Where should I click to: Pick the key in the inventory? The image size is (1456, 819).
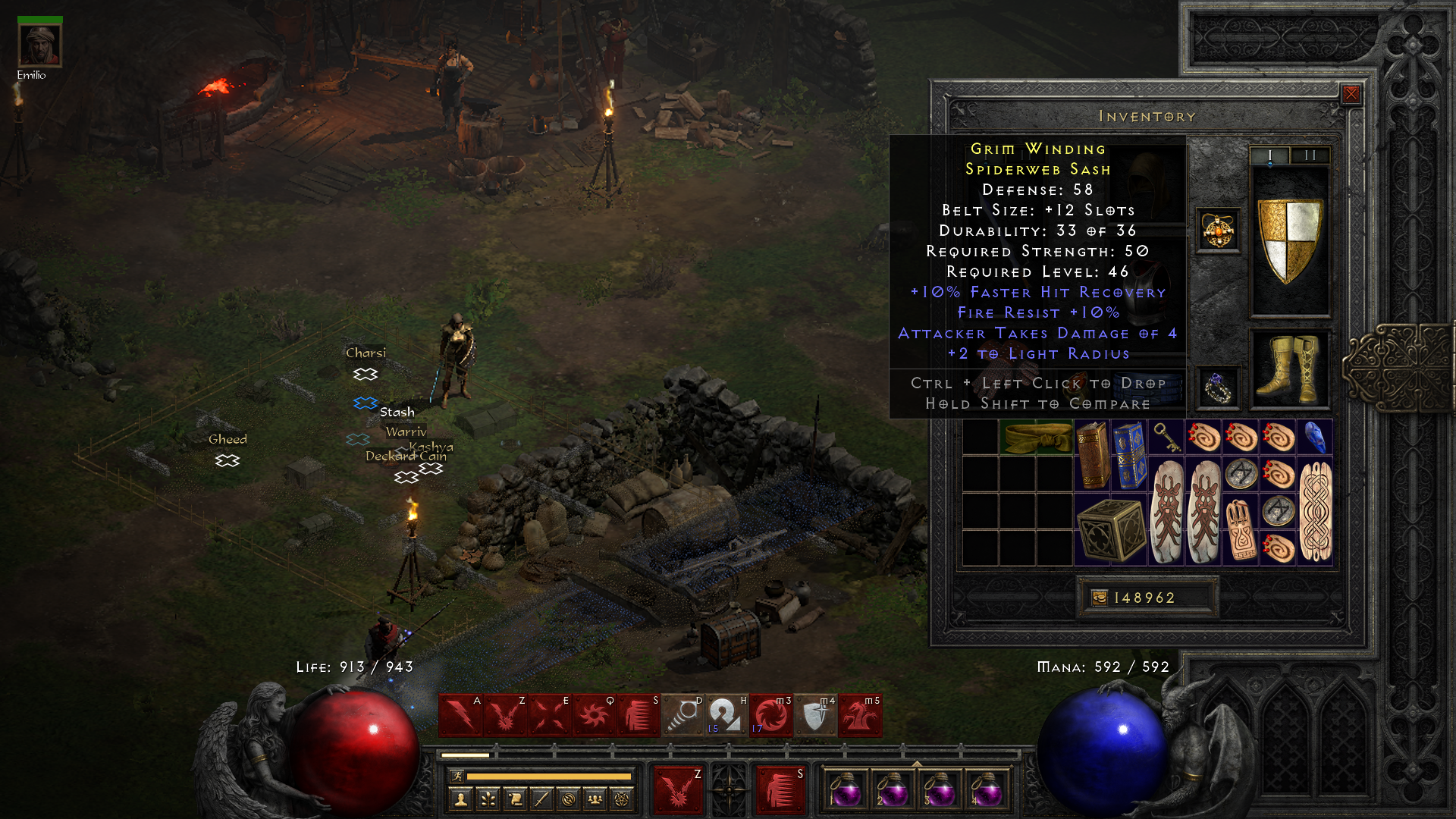pyautogui.click(x=1166, y=438)
